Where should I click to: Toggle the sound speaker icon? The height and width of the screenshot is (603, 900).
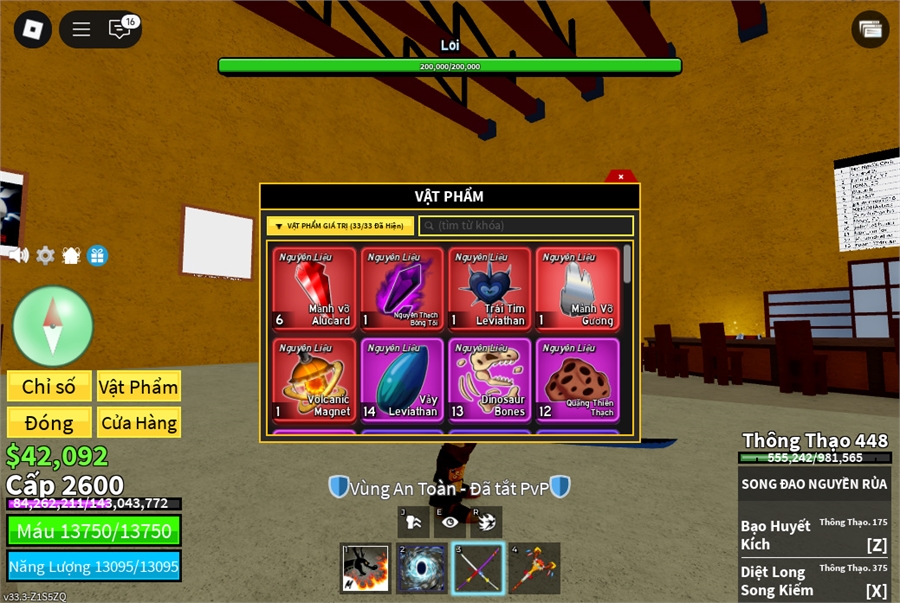coord(19,255)
